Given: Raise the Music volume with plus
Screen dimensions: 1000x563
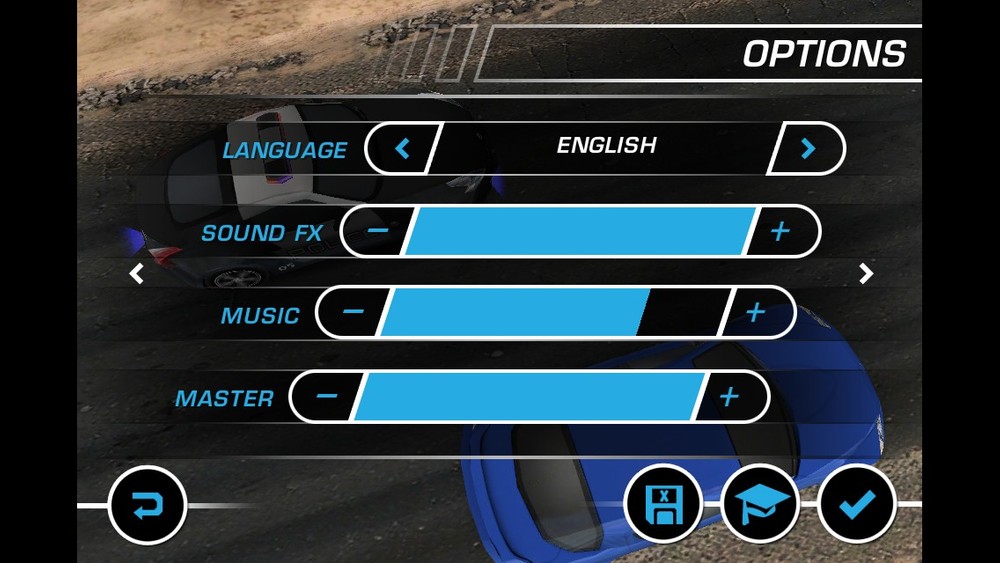Looking at the screenshot, I should click(x=755, y=314).
